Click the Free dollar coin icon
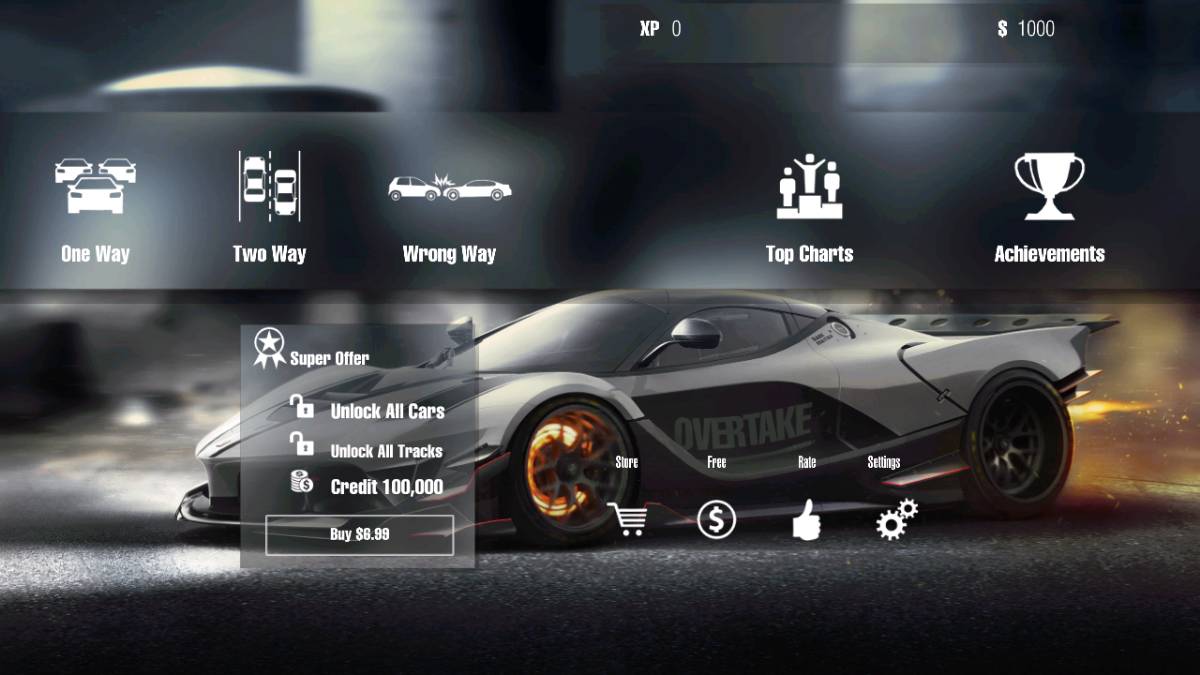Viewport: 1200px width, 675px height. [716, 519]
